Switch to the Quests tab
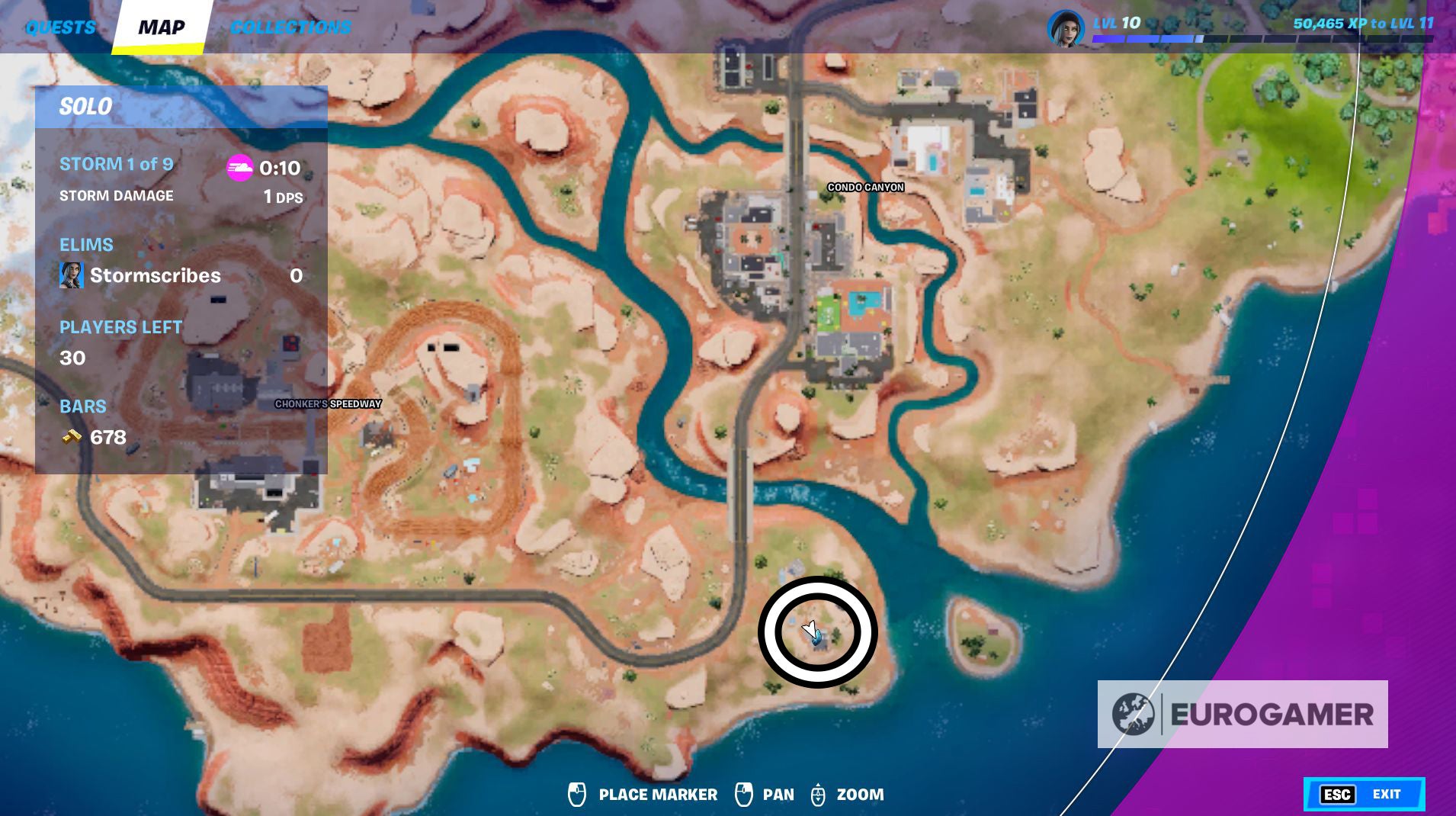The image size is (1456, 816). [60, 27]
